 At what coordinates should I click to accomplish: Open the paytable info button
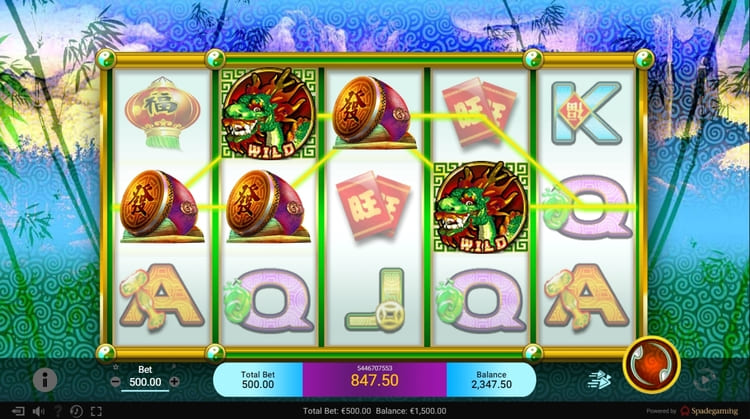pos(44,379)
